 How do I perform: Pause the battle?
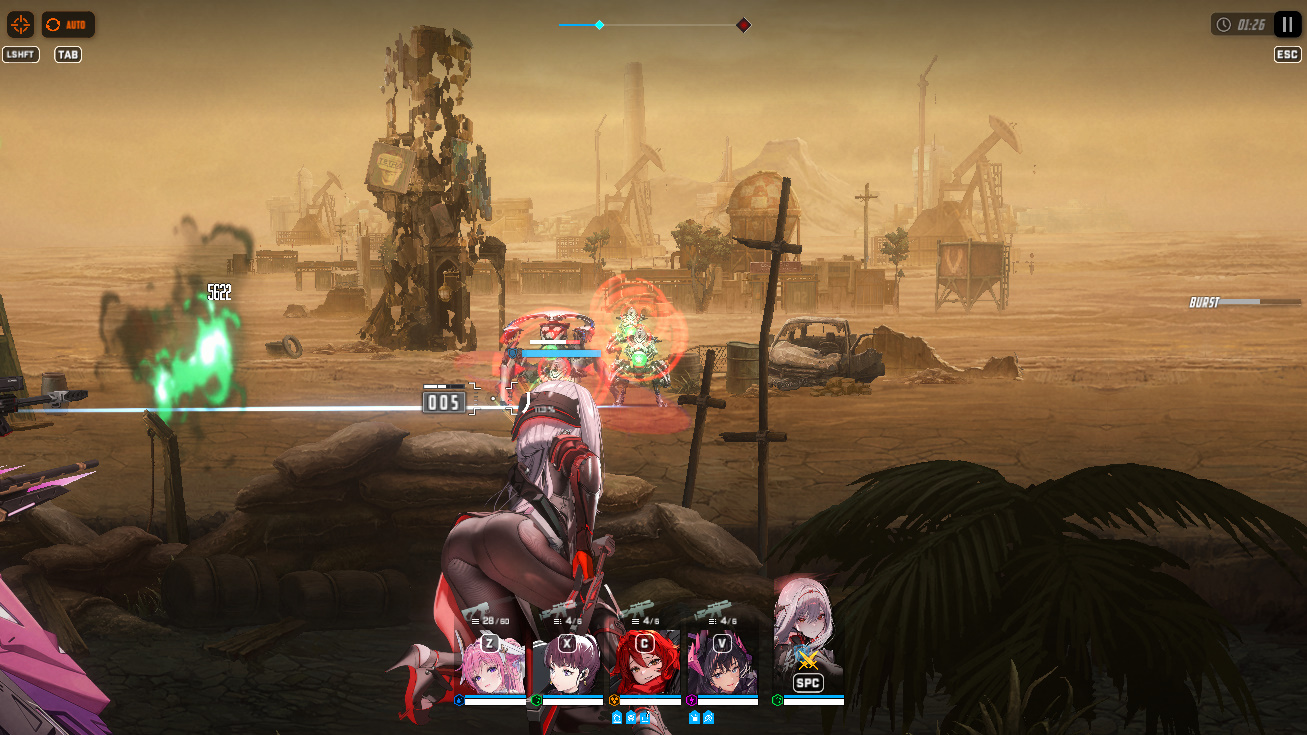(x=1287, y=24)
